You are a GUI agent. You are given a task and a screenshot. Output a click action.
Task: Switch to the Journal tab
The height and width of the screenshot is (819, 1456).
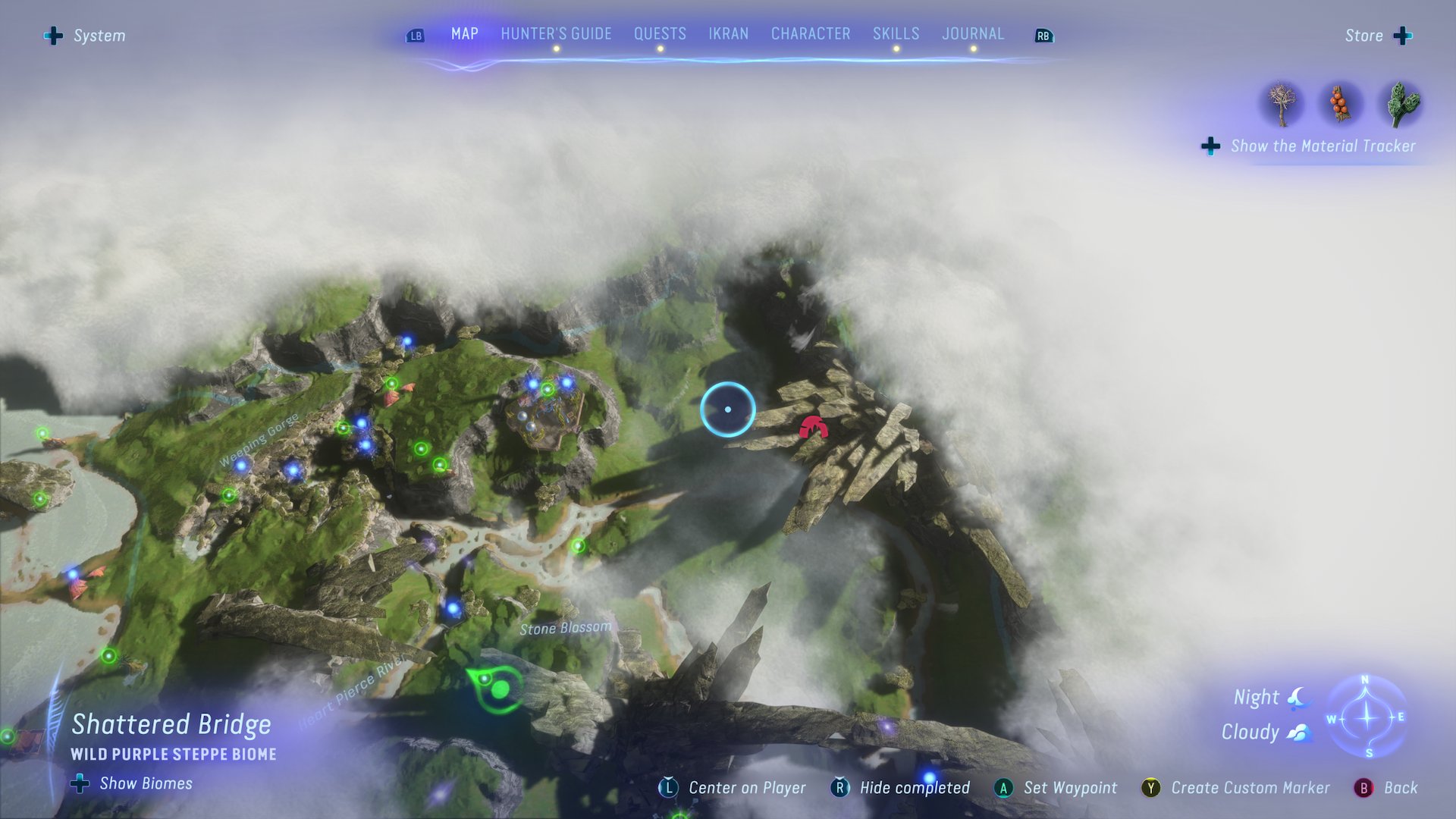tap(973, 34)
